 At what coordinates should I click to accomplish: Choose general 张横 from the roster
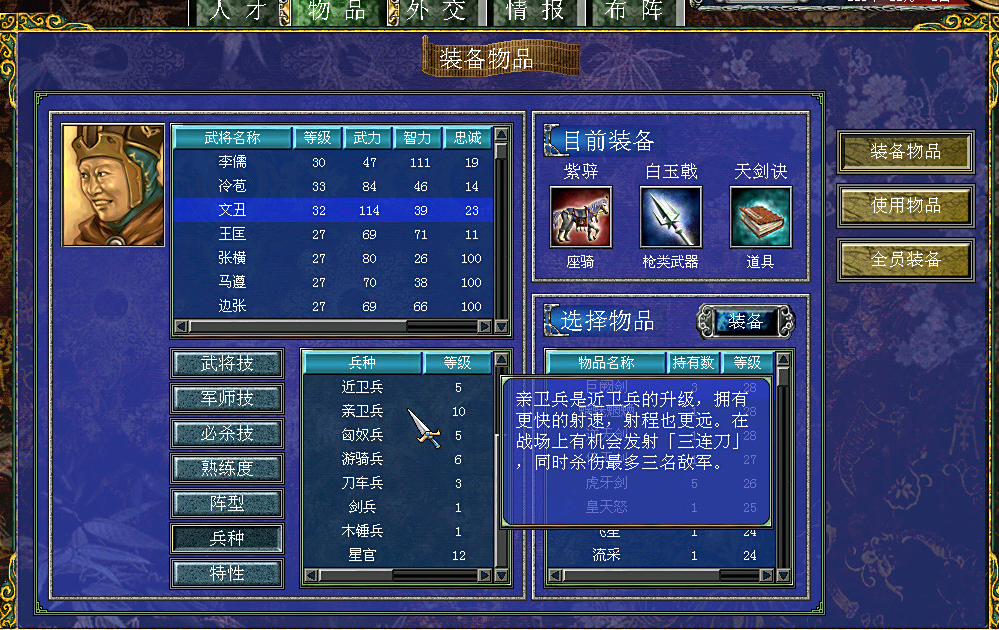pyautogui.click(x=232, y=258)
